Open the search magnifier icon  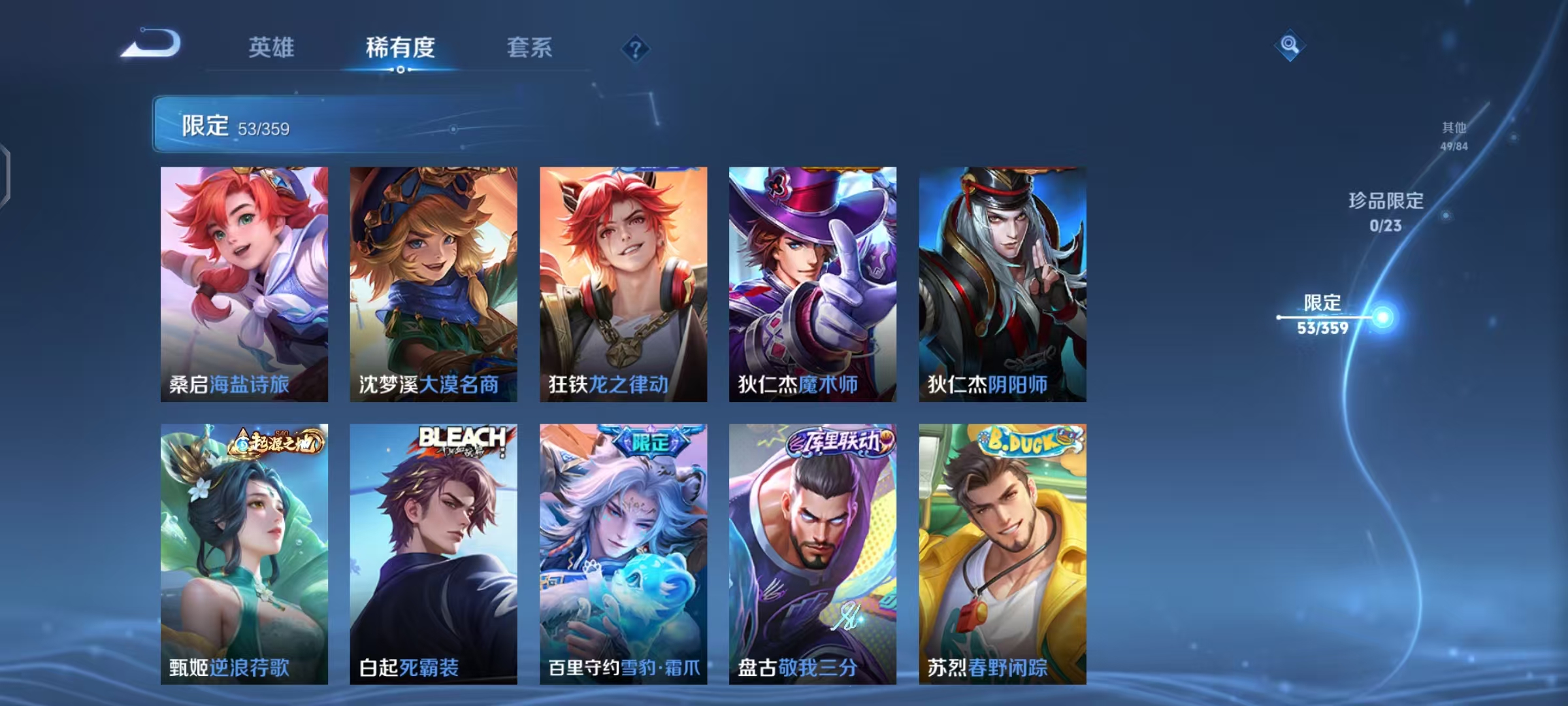pos(1288,44)
